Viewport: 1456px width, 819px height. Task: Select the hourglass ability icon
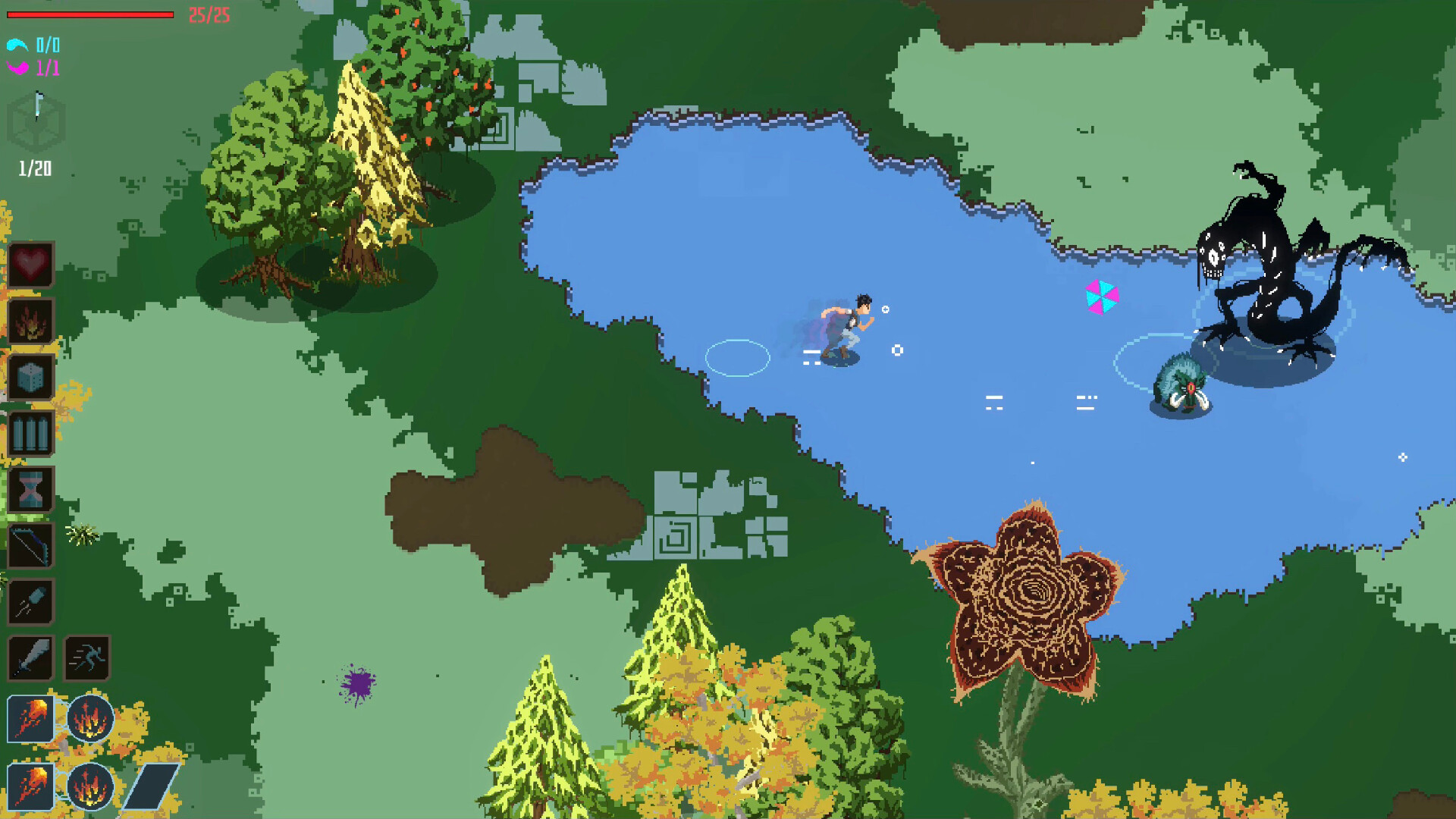point(30,491)
